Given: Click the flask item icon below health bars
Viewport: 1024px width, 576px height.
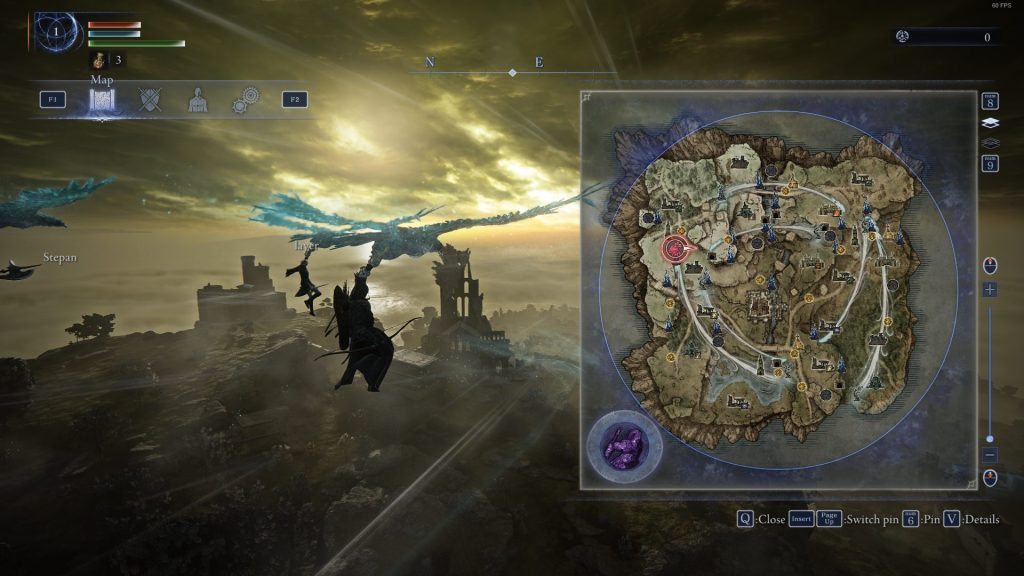Looking at the screenshot, I should pos(101,60).
